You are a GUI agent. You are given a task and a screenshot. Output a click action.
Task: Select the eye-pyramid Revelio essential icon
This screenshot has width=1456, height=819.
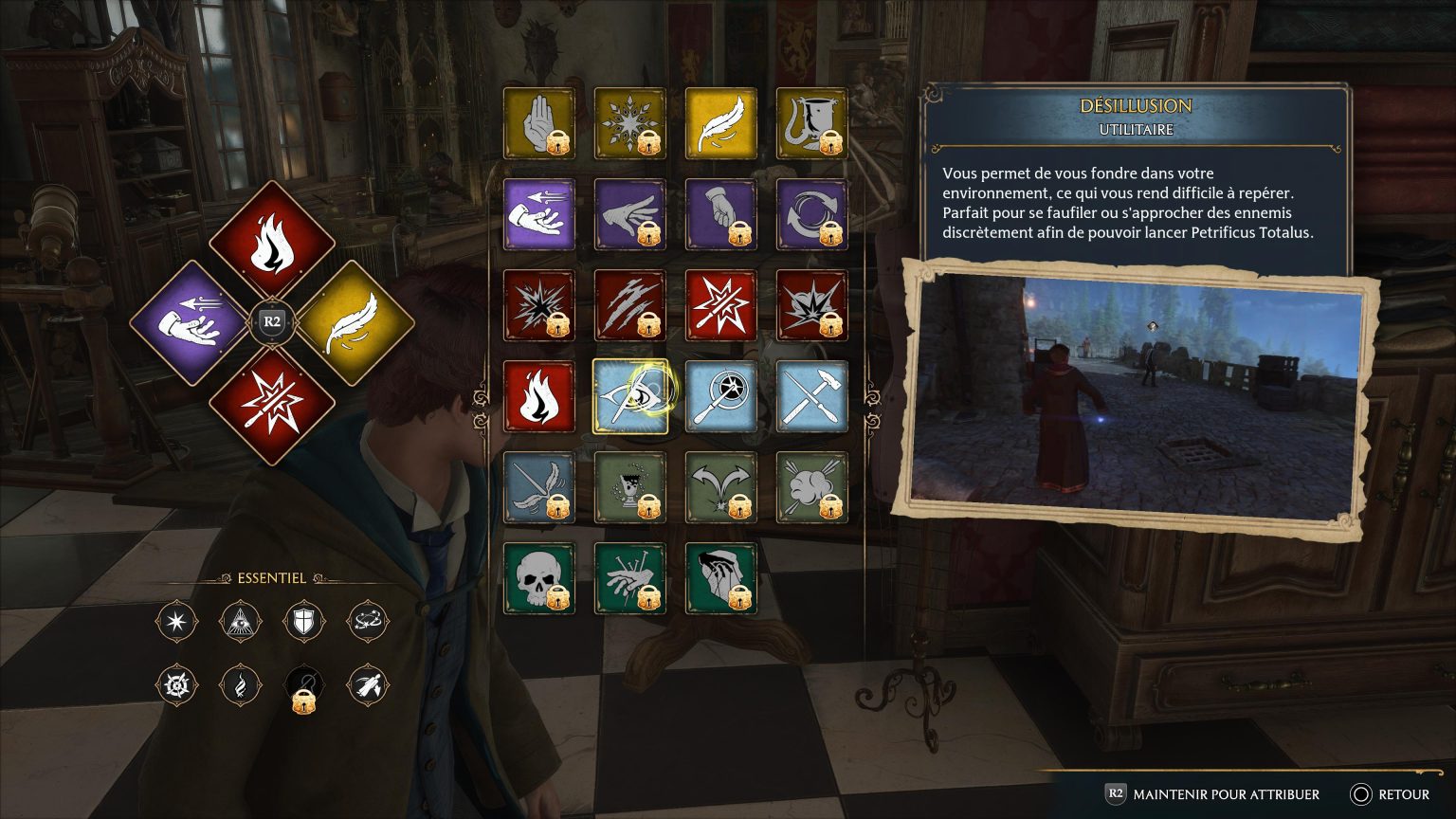240,622
